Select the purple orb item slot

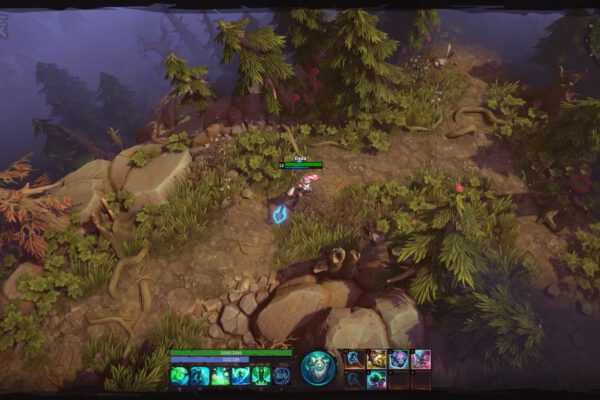399,359
